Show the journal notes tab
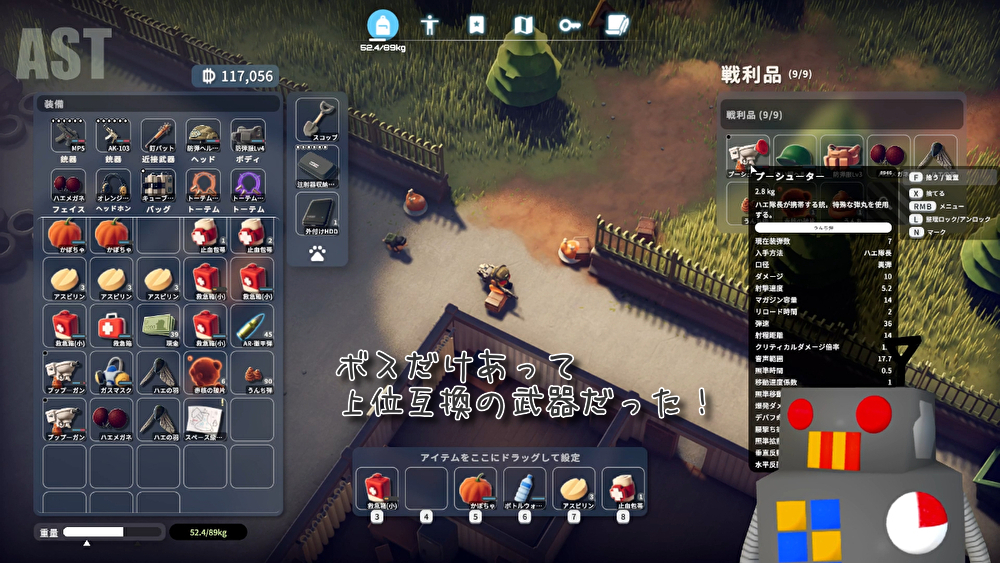Image resolution: width=1000 pixels, height=563 pixels. pos(617,25)
